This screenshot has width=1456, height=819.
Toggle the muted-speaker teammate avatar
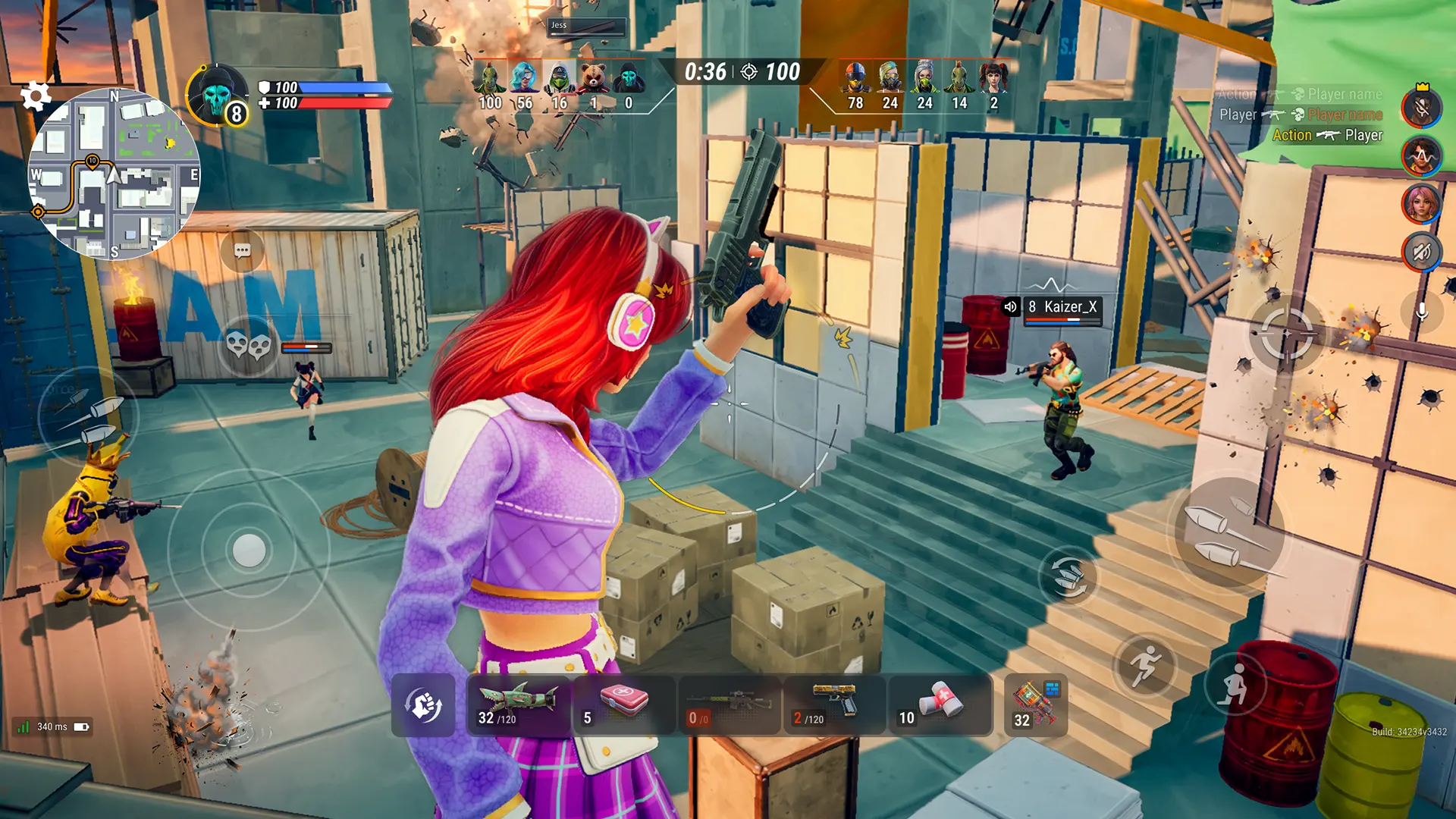[x=1421, y=252]
